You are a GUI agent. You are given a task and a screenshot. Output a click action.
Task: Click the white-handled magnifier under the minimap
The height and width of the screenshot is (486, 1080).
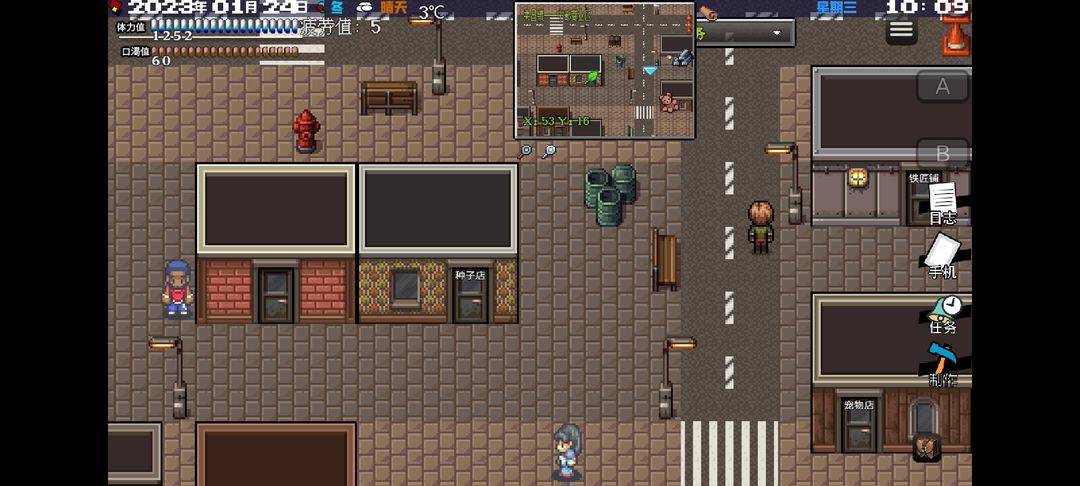point(549,151)
